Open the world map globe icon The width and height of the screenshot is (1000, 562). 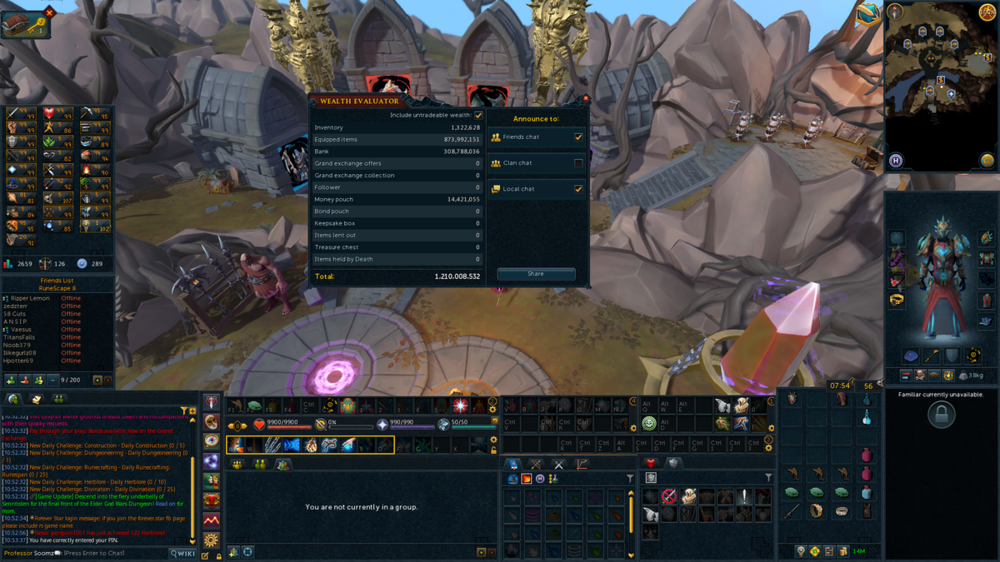point(987,160)
